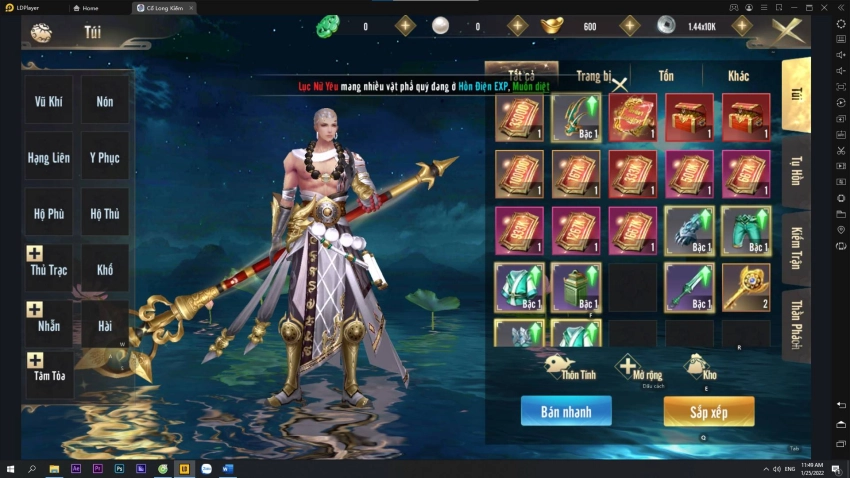The height and width of the screenshot is (478, 850).
Task: Expand bag with Mở rộng
Action: click(629, 368)
